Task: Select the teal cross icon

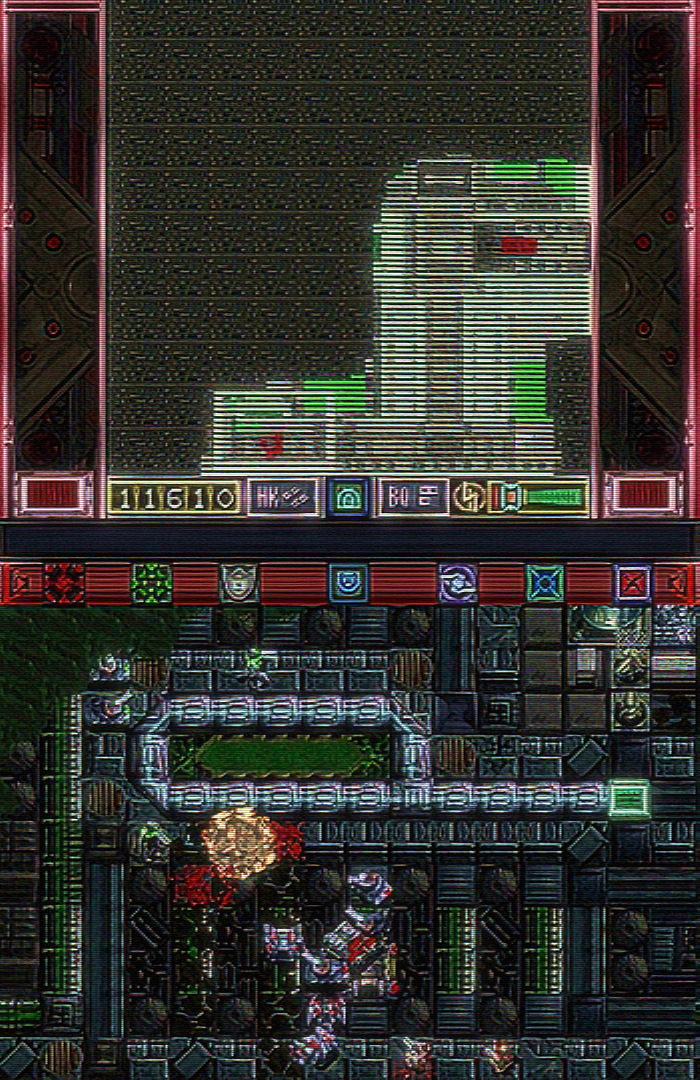Action: pos(545,582)
